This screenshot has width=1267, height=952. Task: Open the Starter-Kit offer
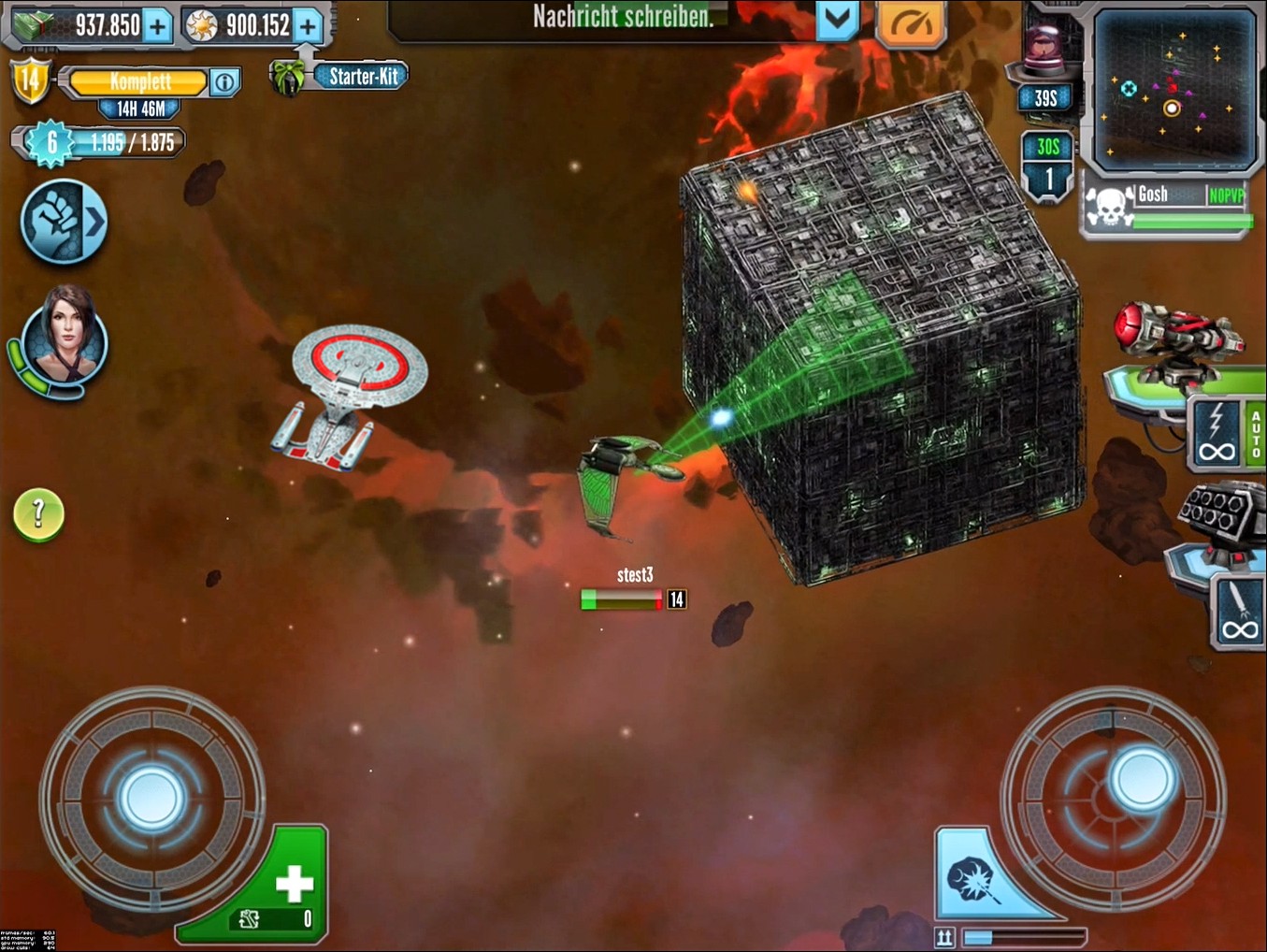tap(361, 77)
